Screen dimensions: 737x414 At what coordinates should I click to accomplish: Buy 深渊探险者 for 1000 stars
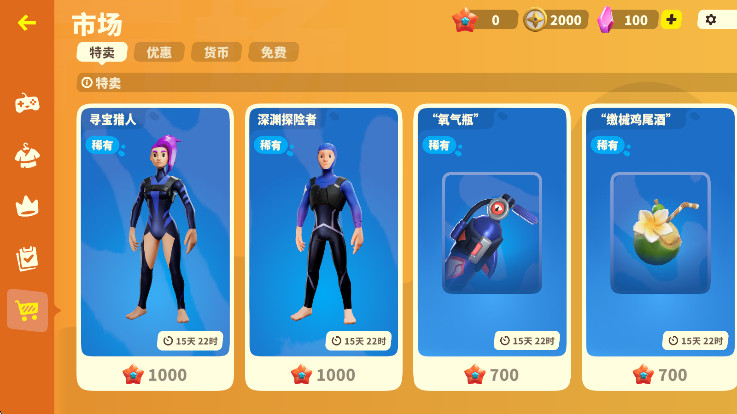(x=323, y=375)
